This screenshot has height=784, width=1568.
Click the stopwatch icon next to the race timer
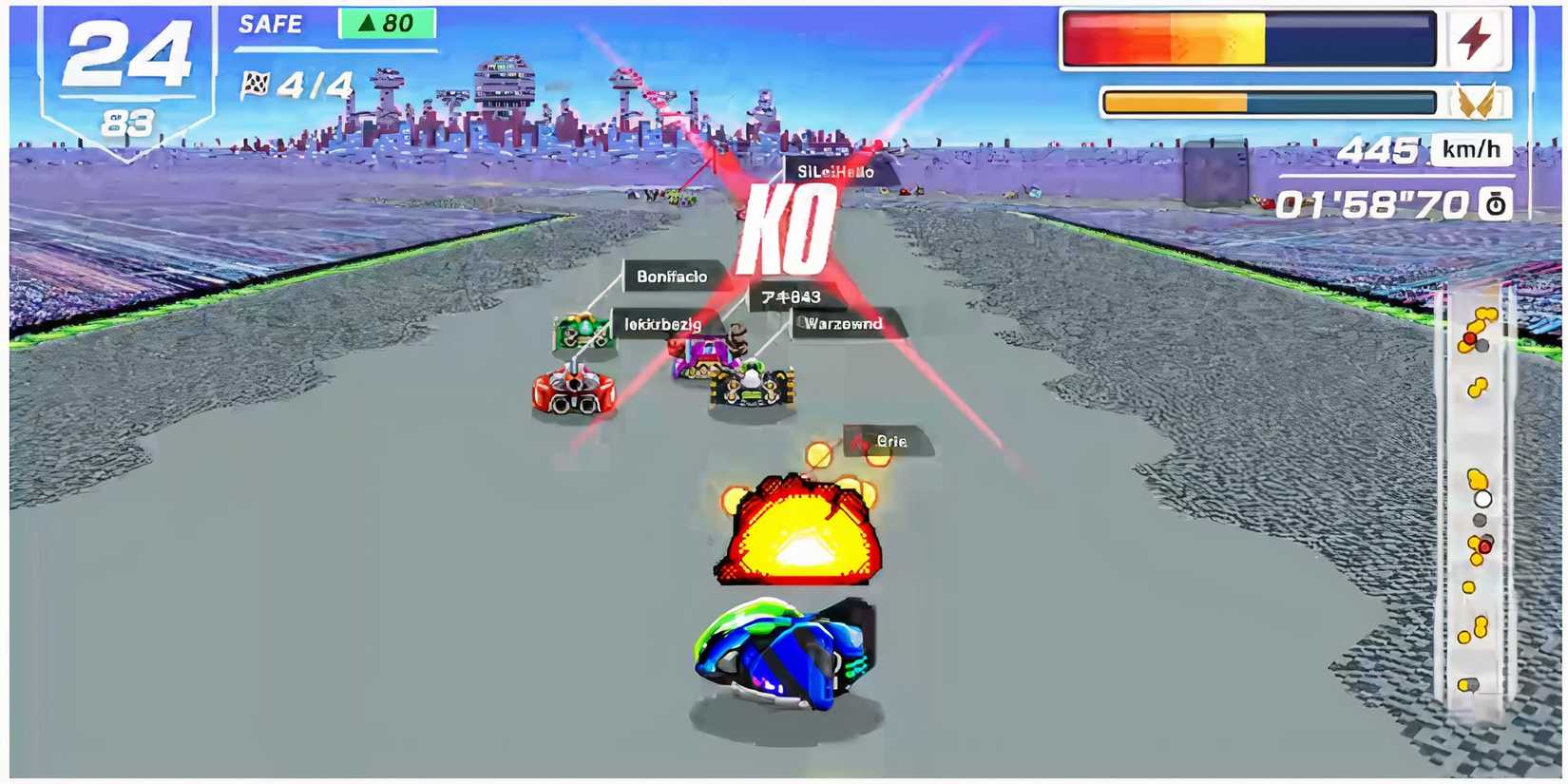coord(1495,203)
